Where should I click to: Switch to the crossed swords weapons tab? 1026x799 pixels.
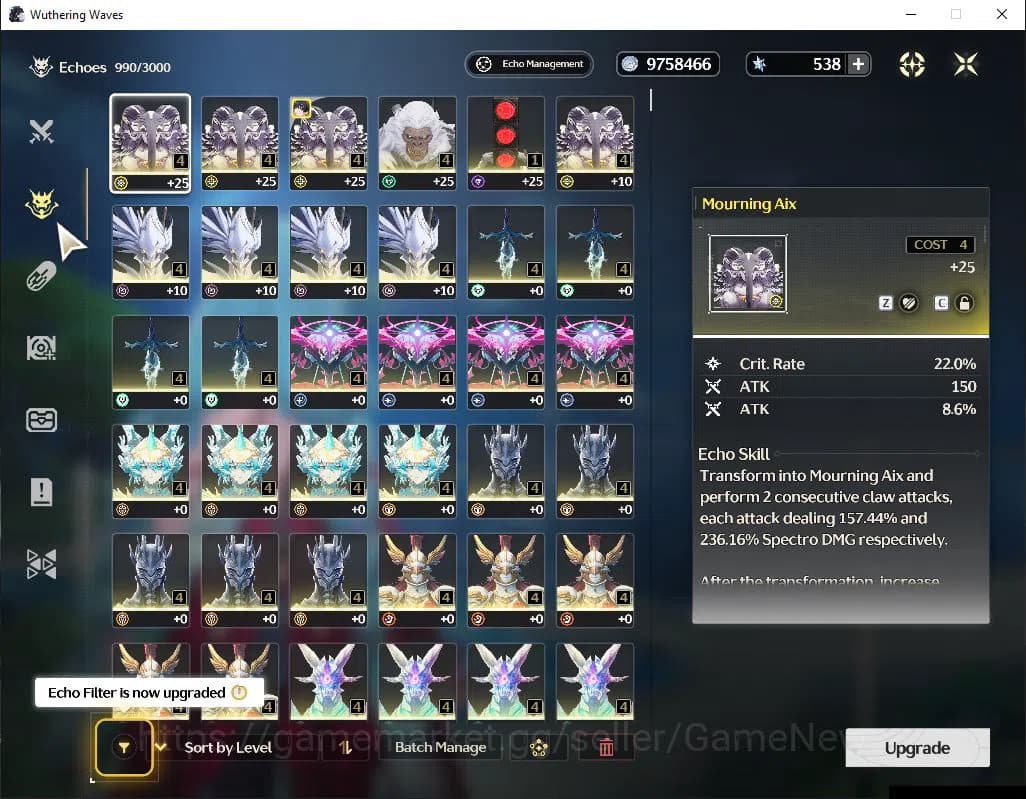click(x=41, y=131)
